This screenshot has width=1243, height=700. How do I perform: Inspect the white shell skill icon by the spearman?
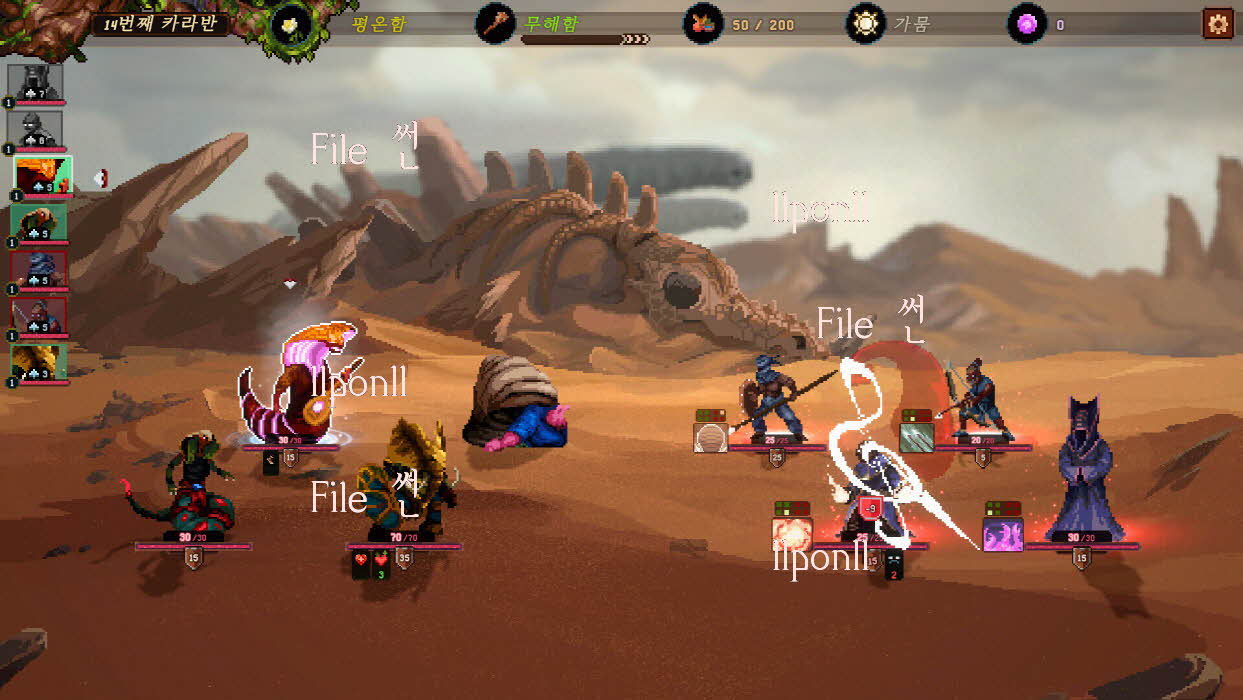(x=711, y=438)
